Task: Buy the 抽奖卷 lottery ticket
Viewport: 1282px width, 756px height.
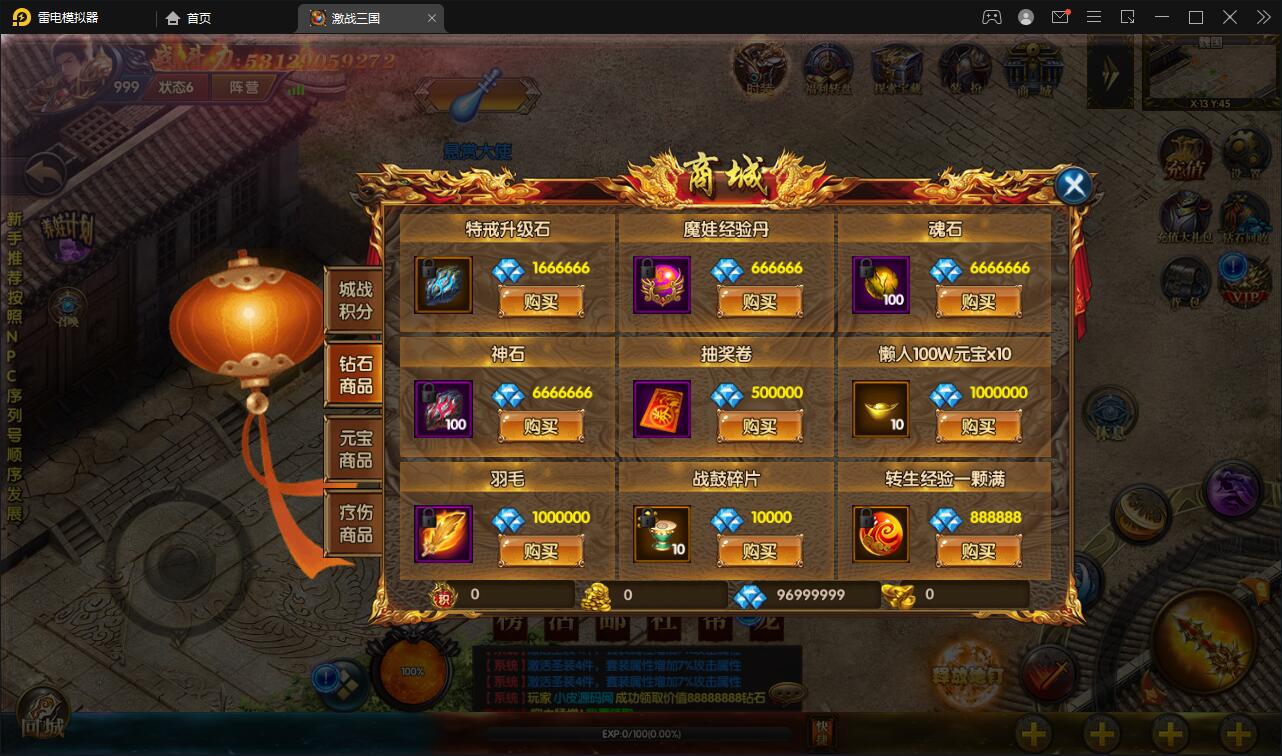Action: (x=759, y=427)
